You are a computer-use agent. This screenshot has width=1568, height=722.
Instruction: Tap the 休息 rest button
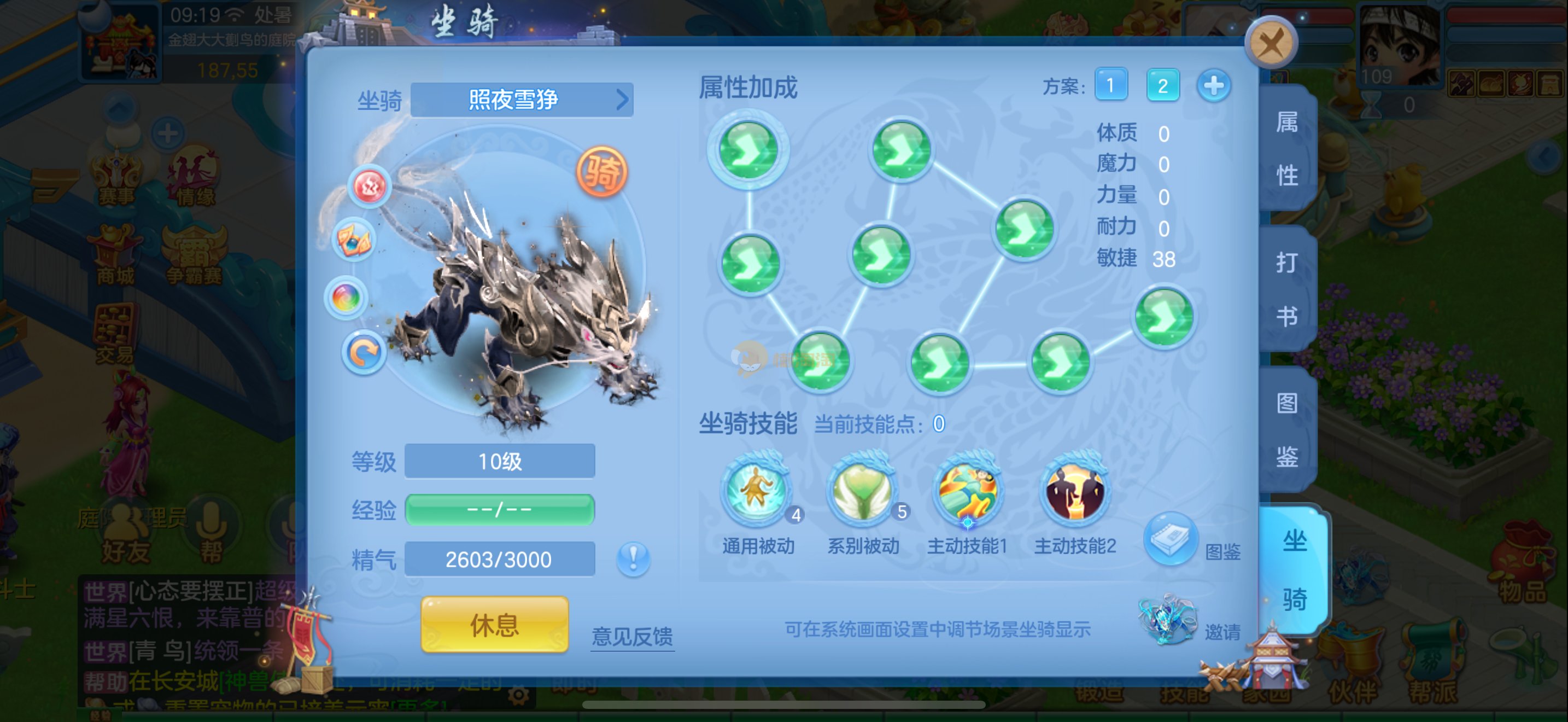click(494, 625)
